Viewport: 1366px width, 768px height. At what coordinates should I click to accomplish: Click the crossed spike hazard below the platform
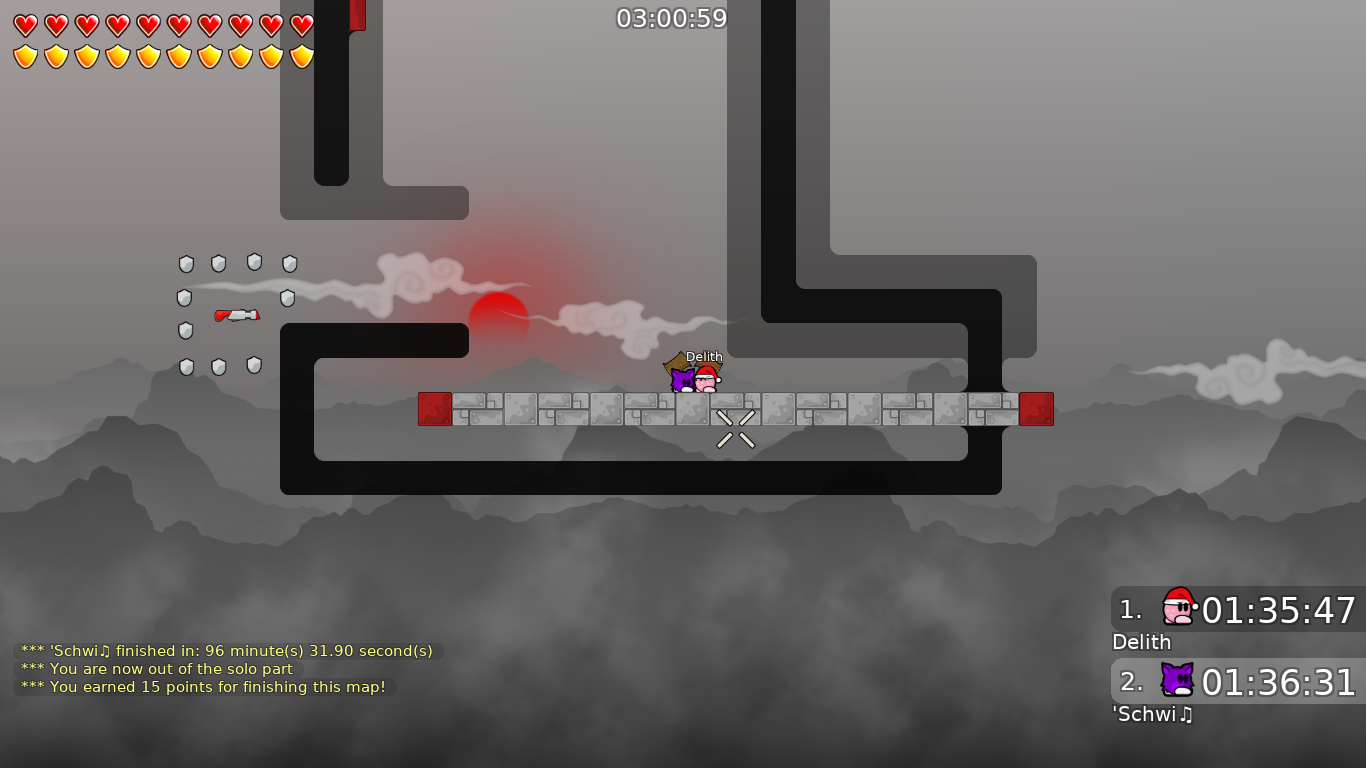[735, 427]
